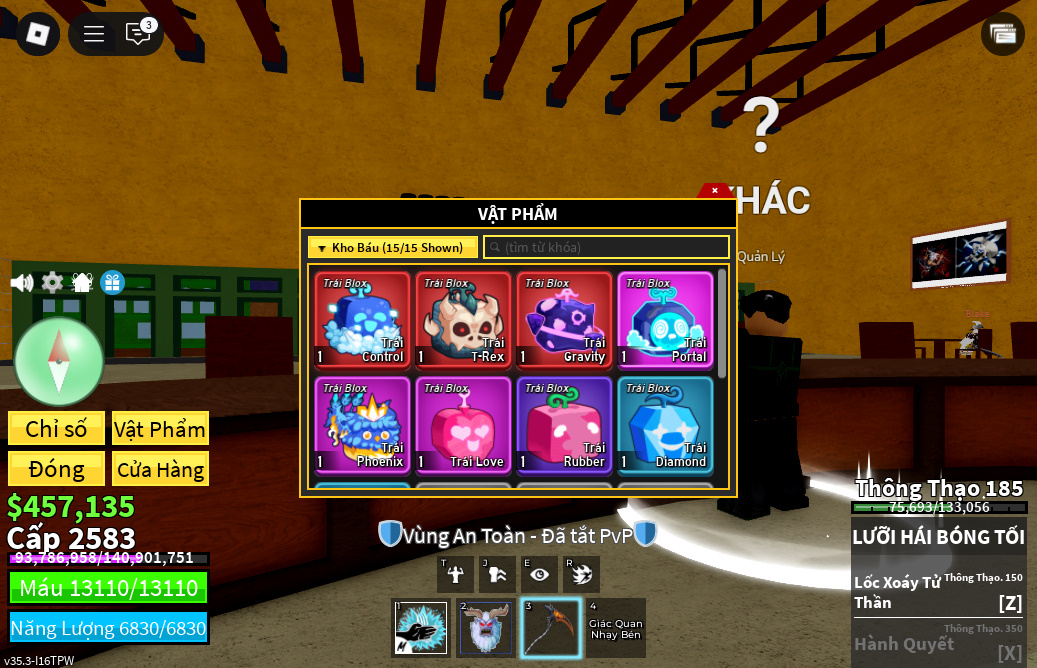Open the Kho Báu category dropdown
The width and height of the screenshot is (1037, 668).
coord(392,247)
